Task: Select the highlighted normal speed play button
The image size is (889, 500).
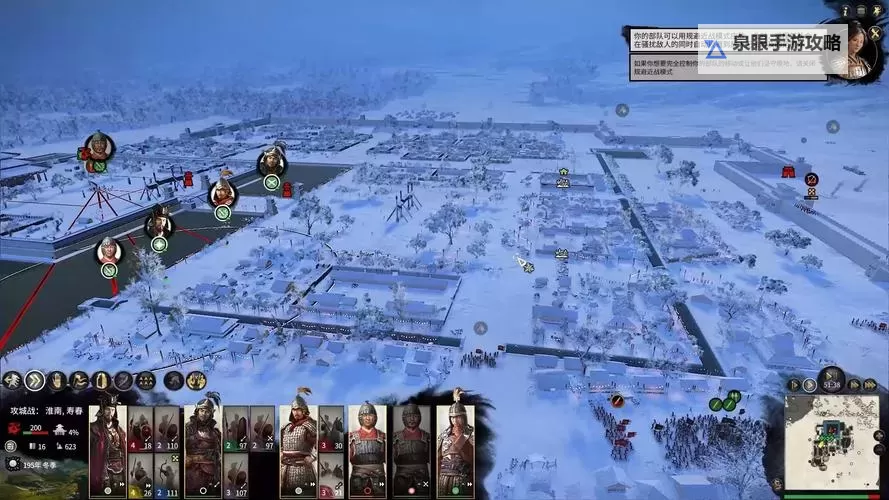Action: click(810, 384)
